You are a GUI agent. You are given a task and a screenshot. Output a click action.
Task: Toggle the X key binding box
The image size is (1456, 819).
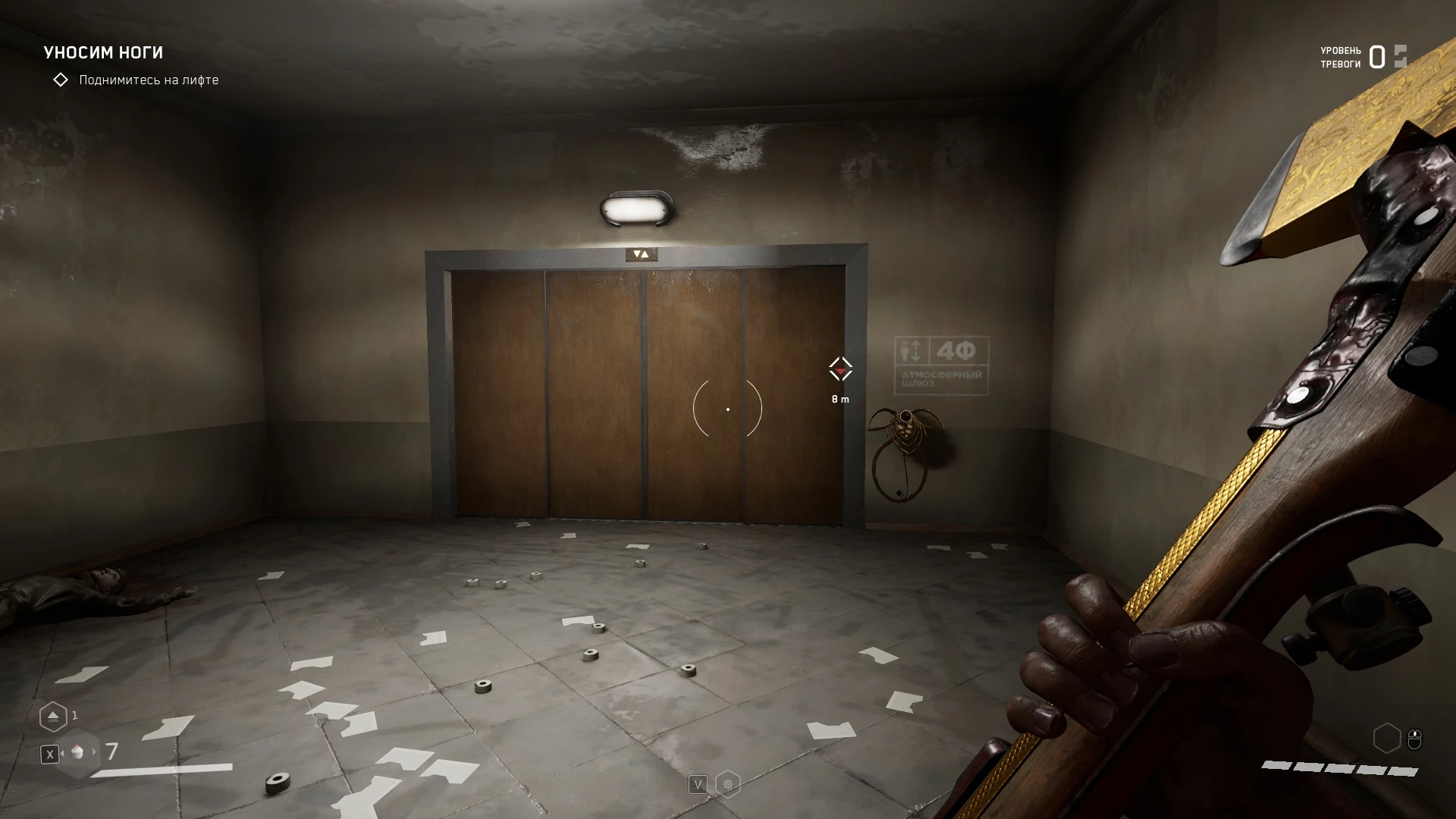coord(50,755)
